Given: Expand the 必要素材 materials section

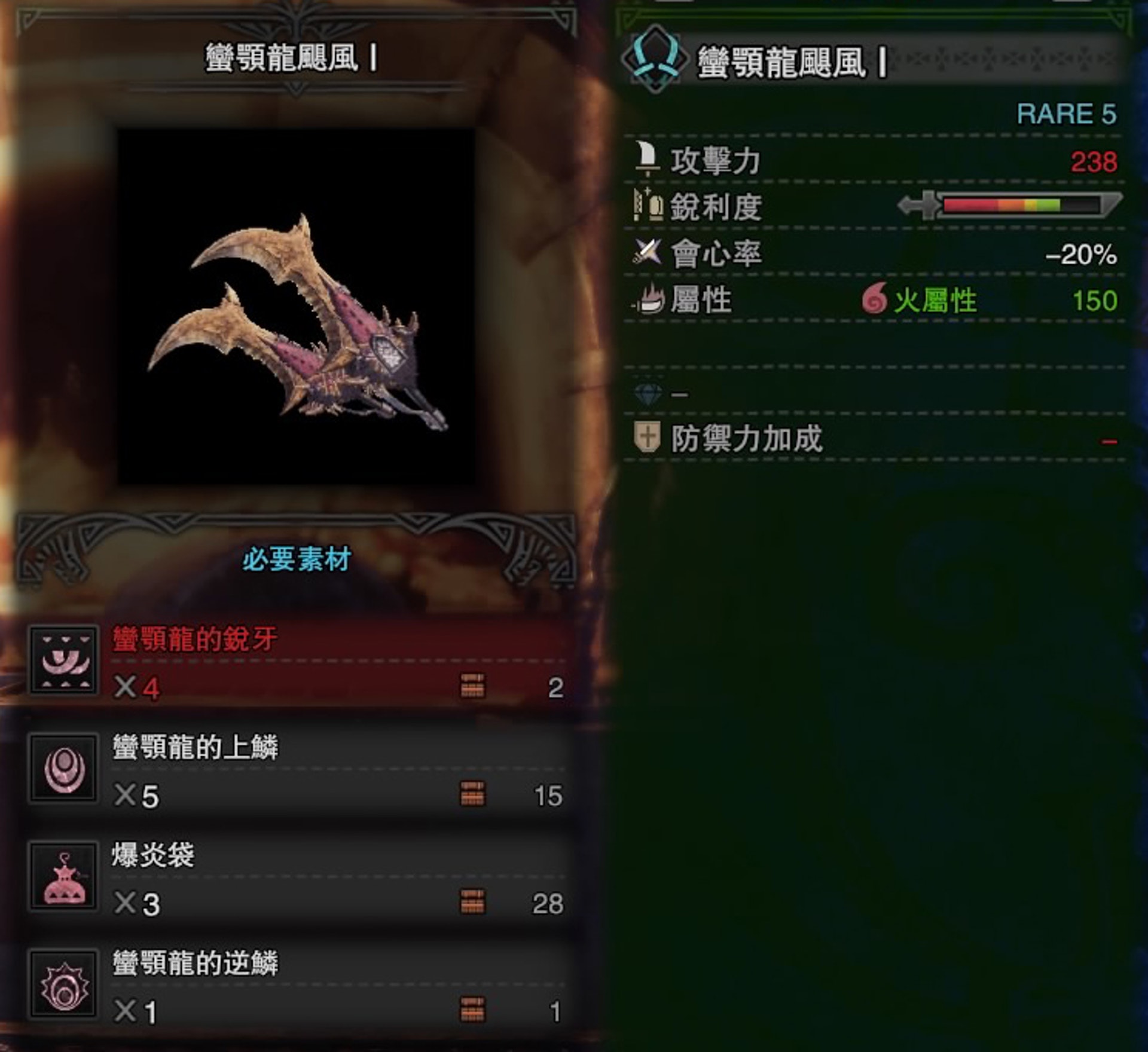Looking at the screenshot, I should [x=293, y=559].
